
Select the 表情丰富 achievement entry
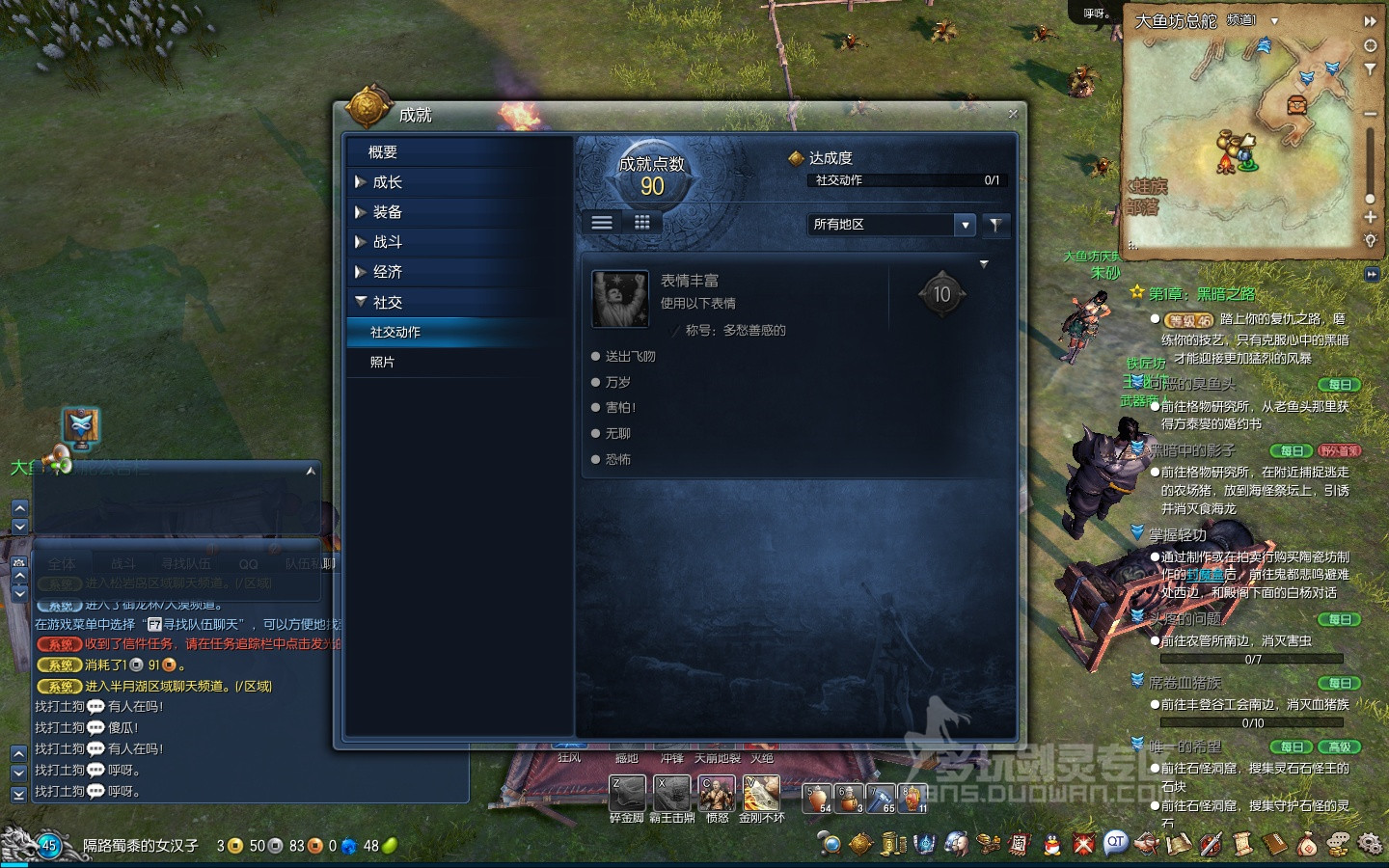[752, 299]
